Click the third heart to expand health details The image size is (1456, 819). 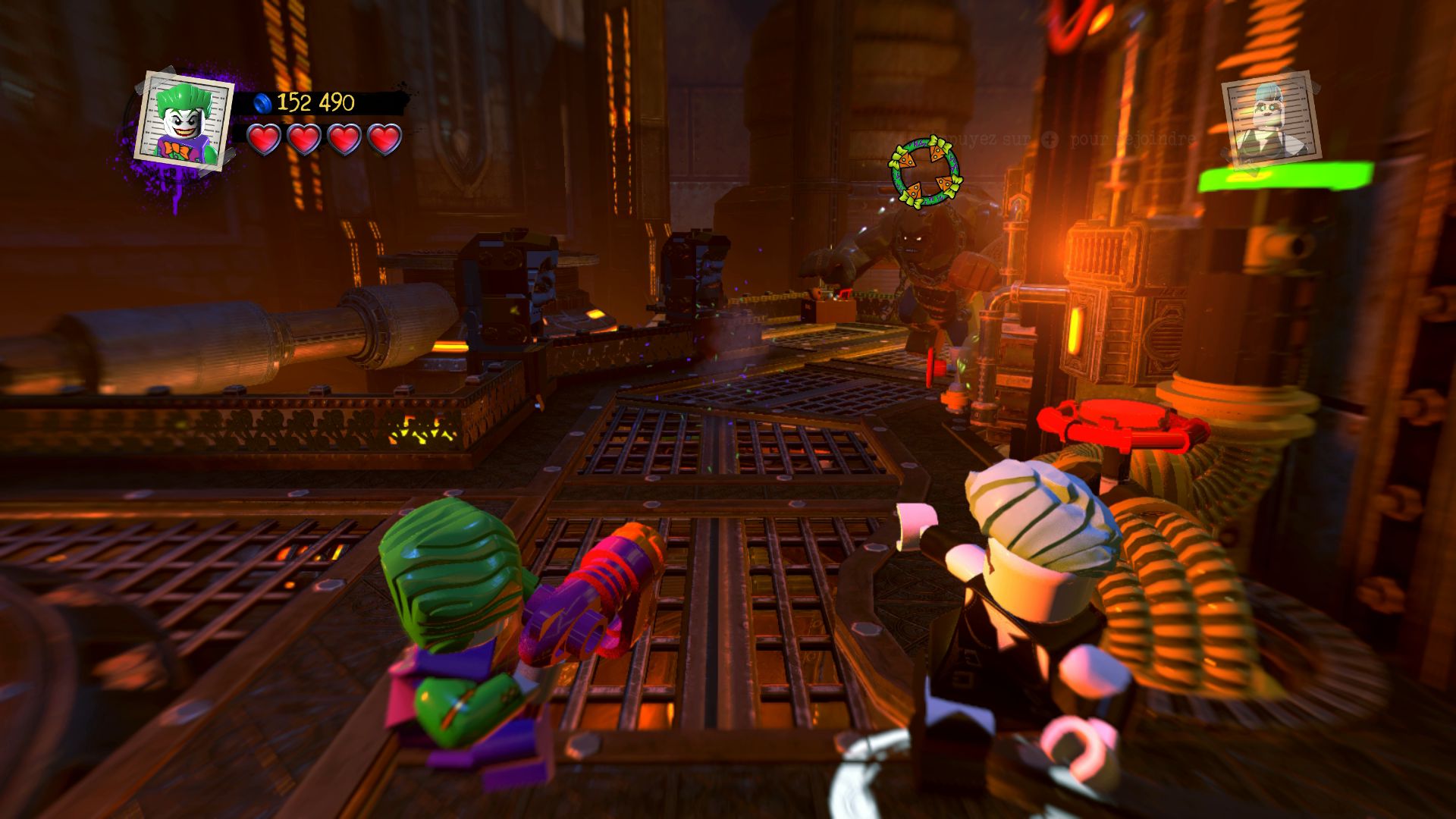344,141
